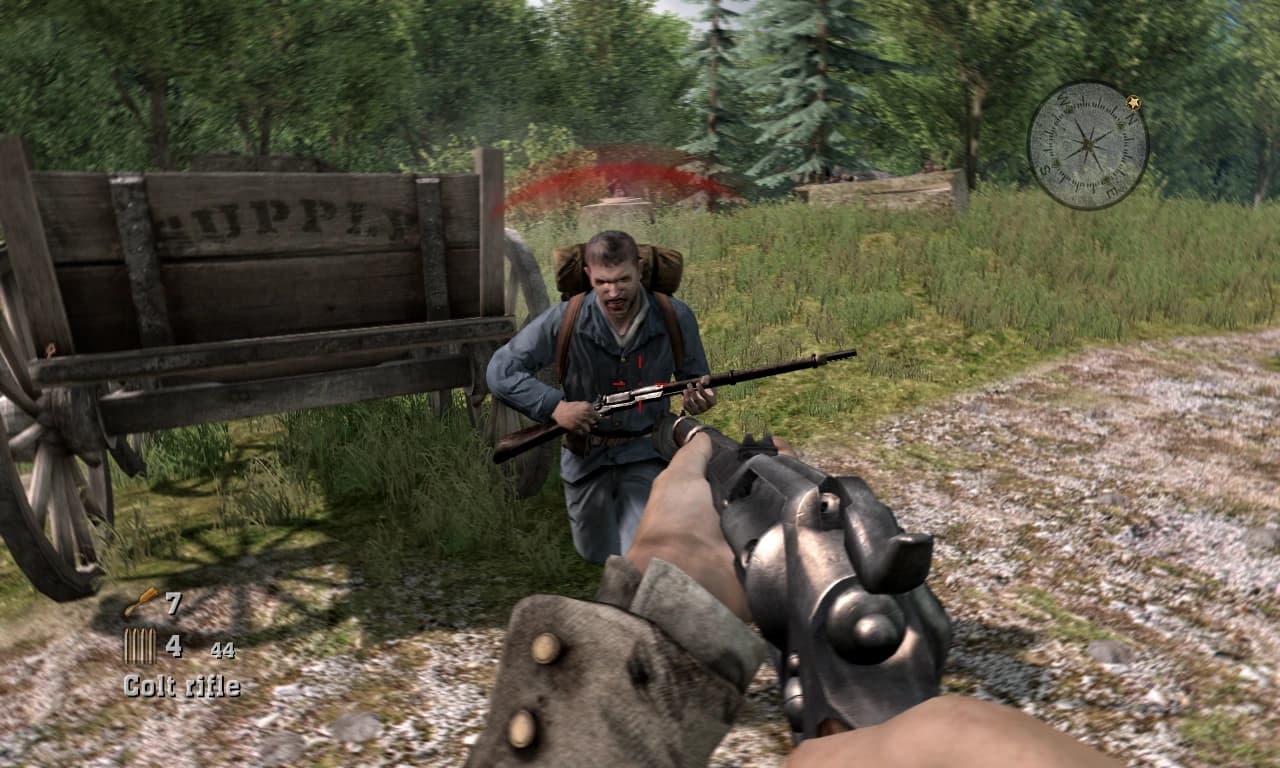Click the north marker on the compass
Image resolution: width=1280 pixels, height=768 pixels.
point(1130,116)
